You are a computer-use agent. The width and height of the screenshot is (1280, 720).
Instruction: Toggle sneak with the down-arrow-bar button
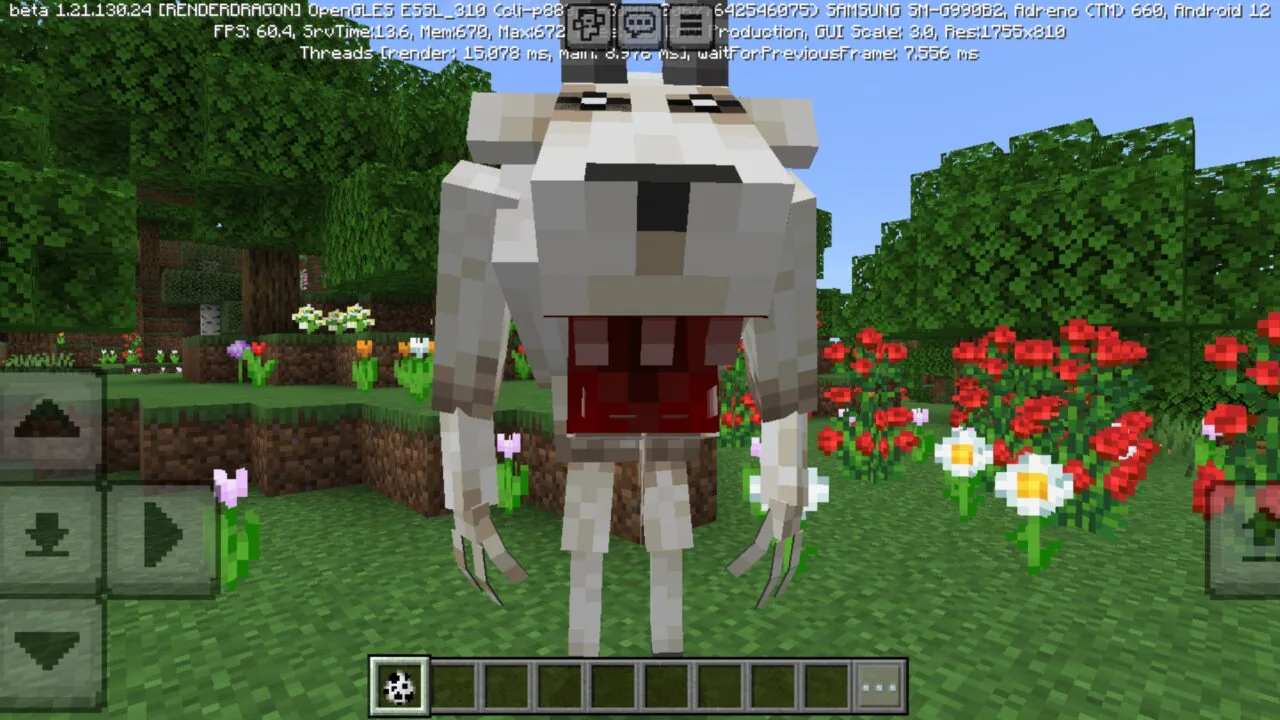[x=45, y=532]
